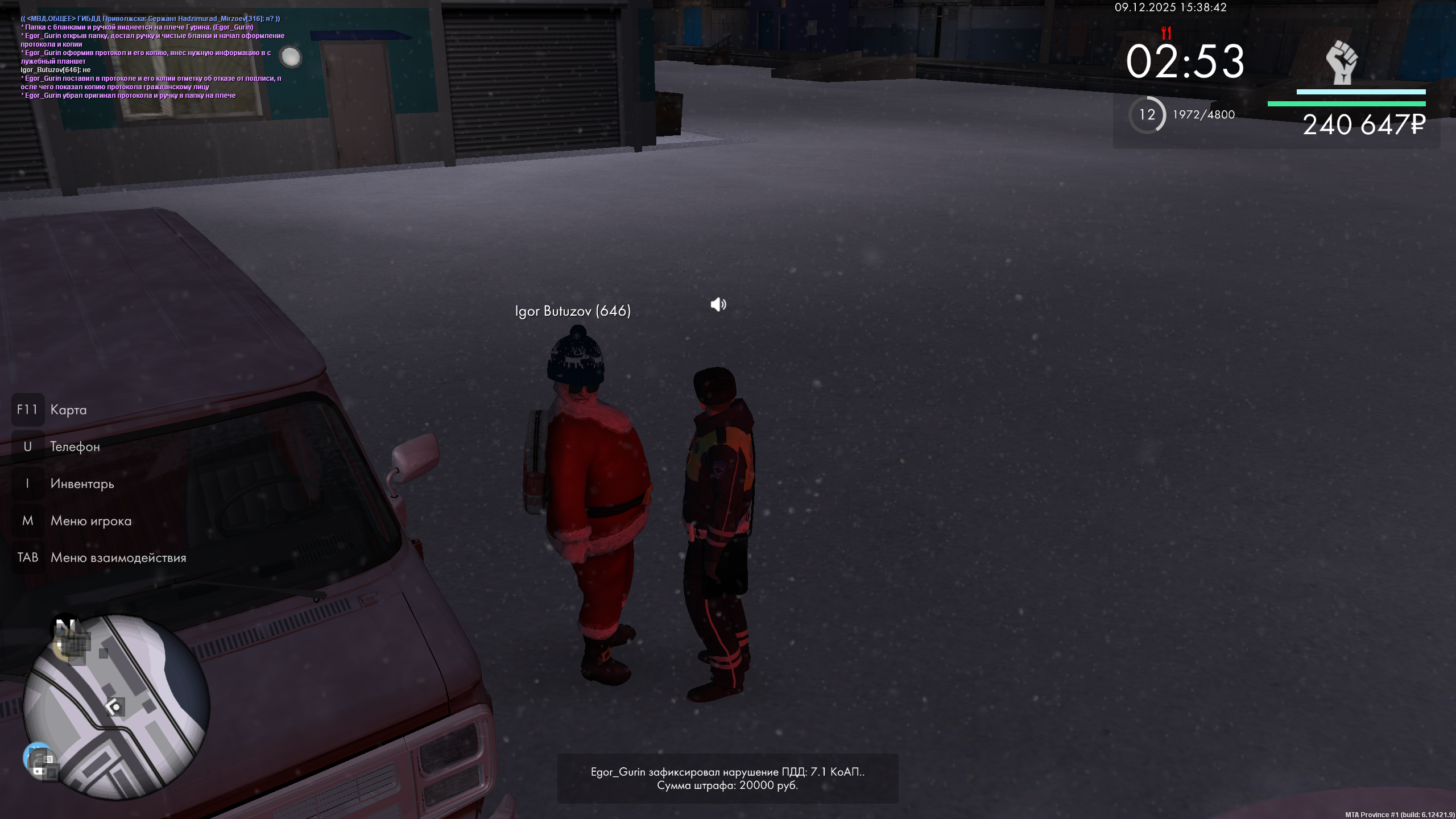Viewport: 1456px width, 819px height.
Task: Select the fist weapon icon
Action: 1342,63
